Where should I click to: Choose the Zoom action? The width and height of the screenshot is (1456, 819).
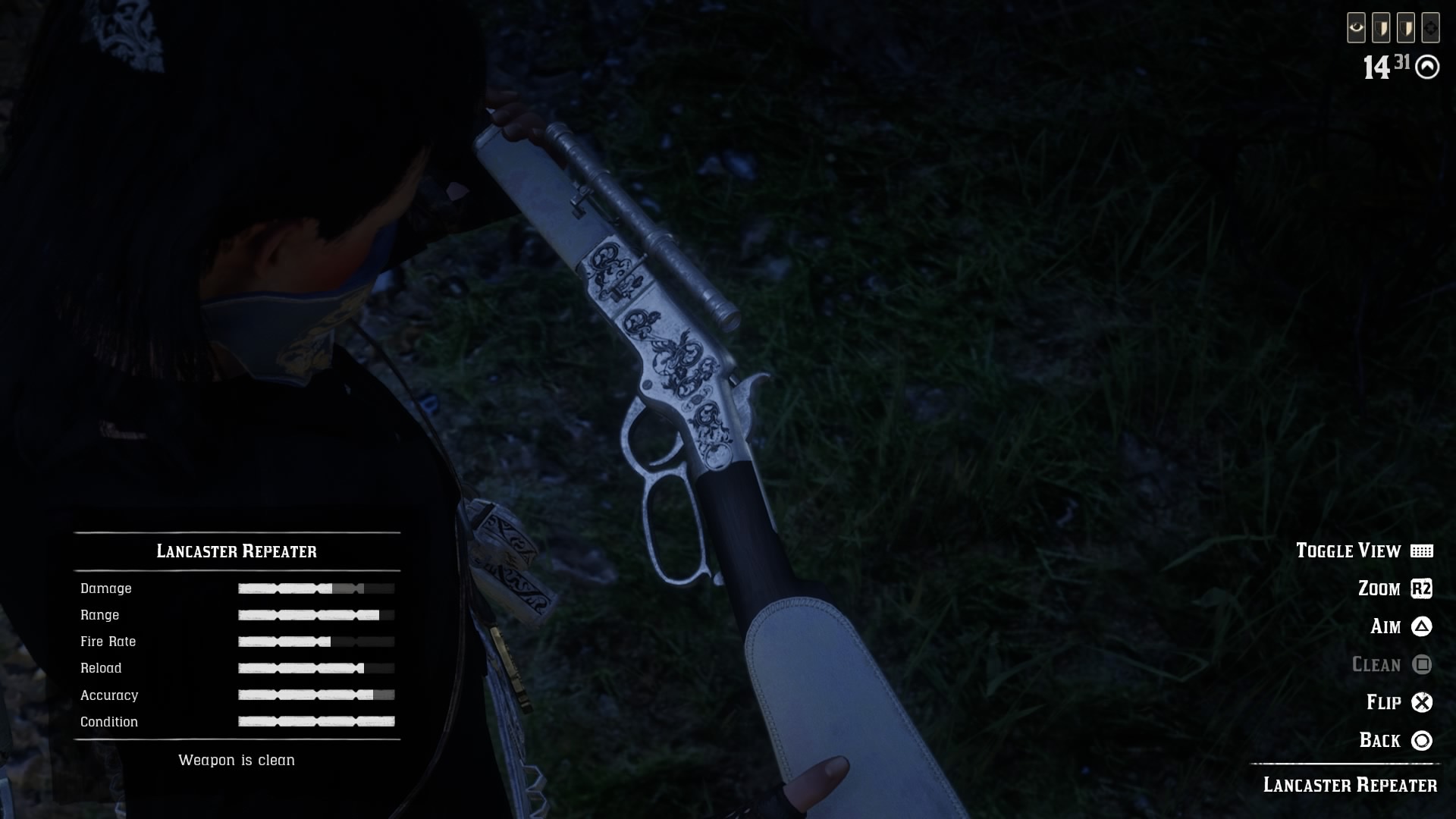tap(1394, 588)
